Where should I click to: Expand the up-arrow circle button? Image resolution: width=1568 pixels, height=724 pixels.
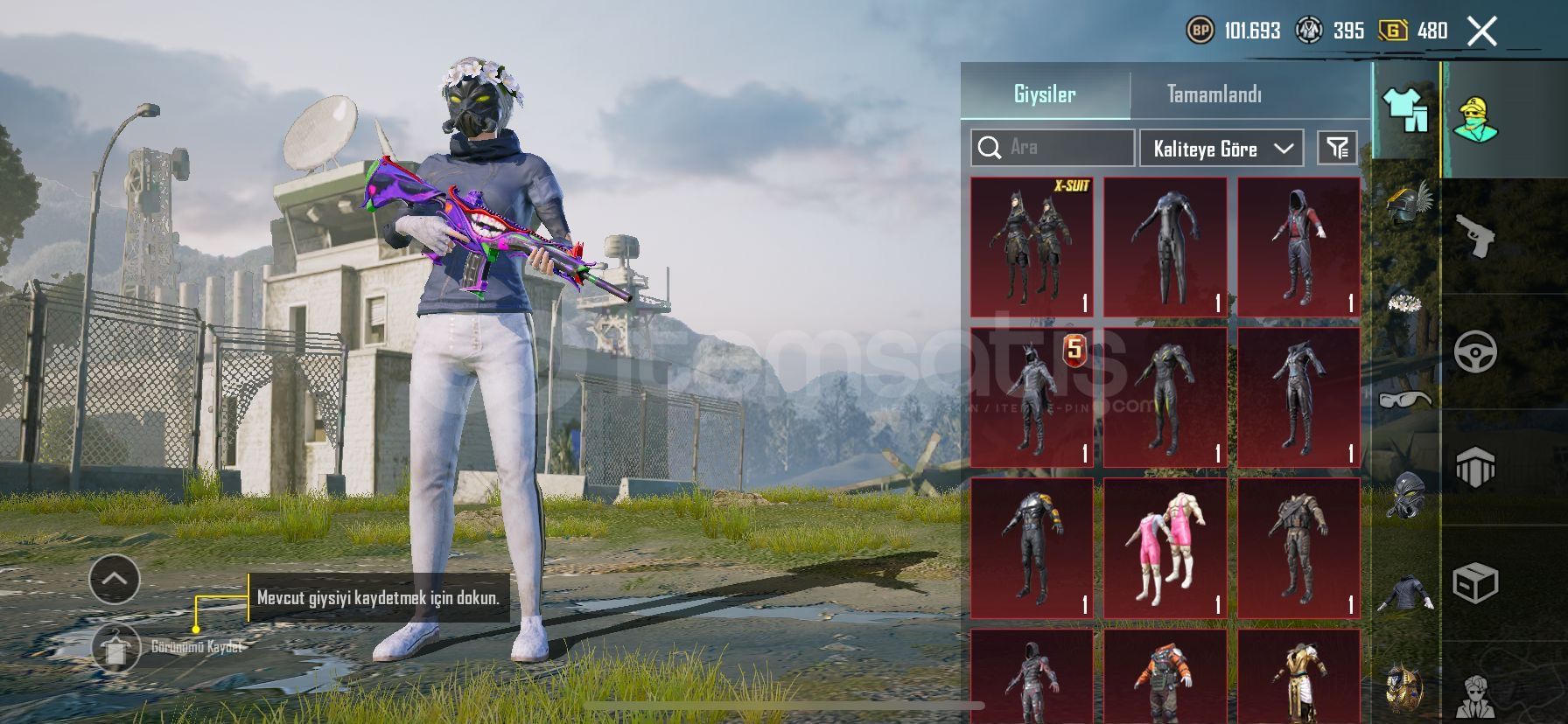(115, 579)
